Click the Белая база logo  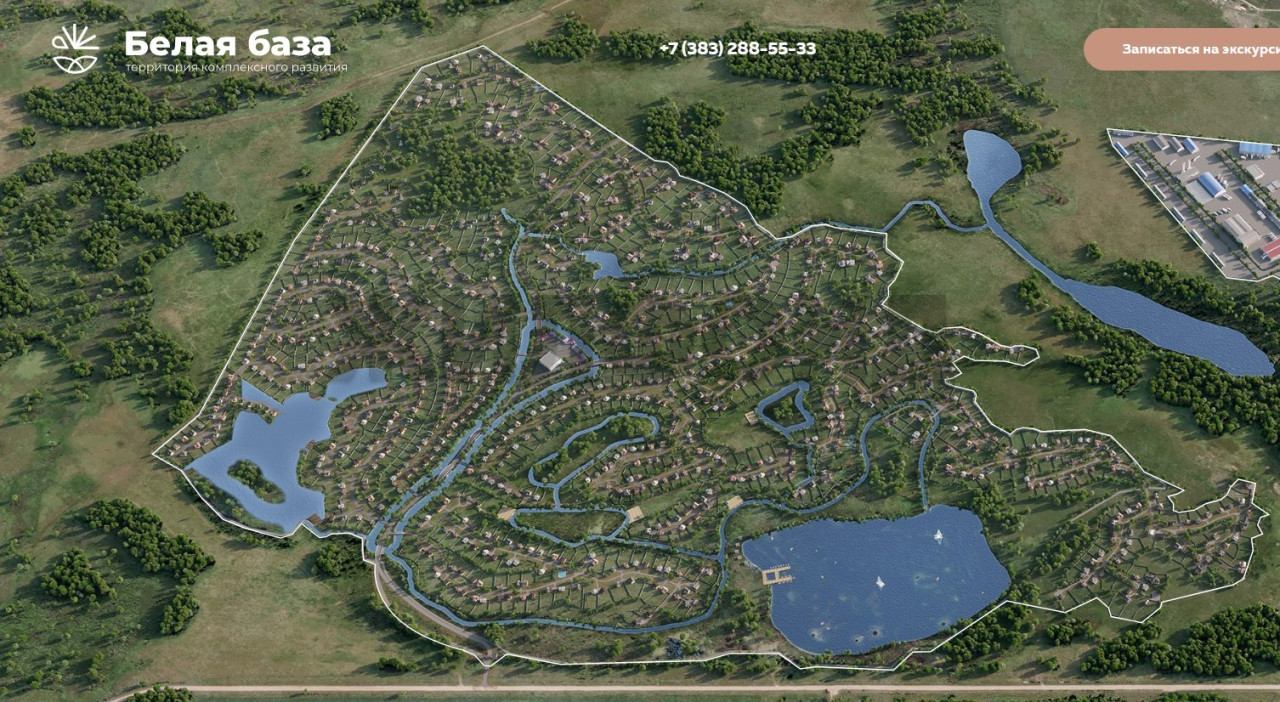[199, 49]
